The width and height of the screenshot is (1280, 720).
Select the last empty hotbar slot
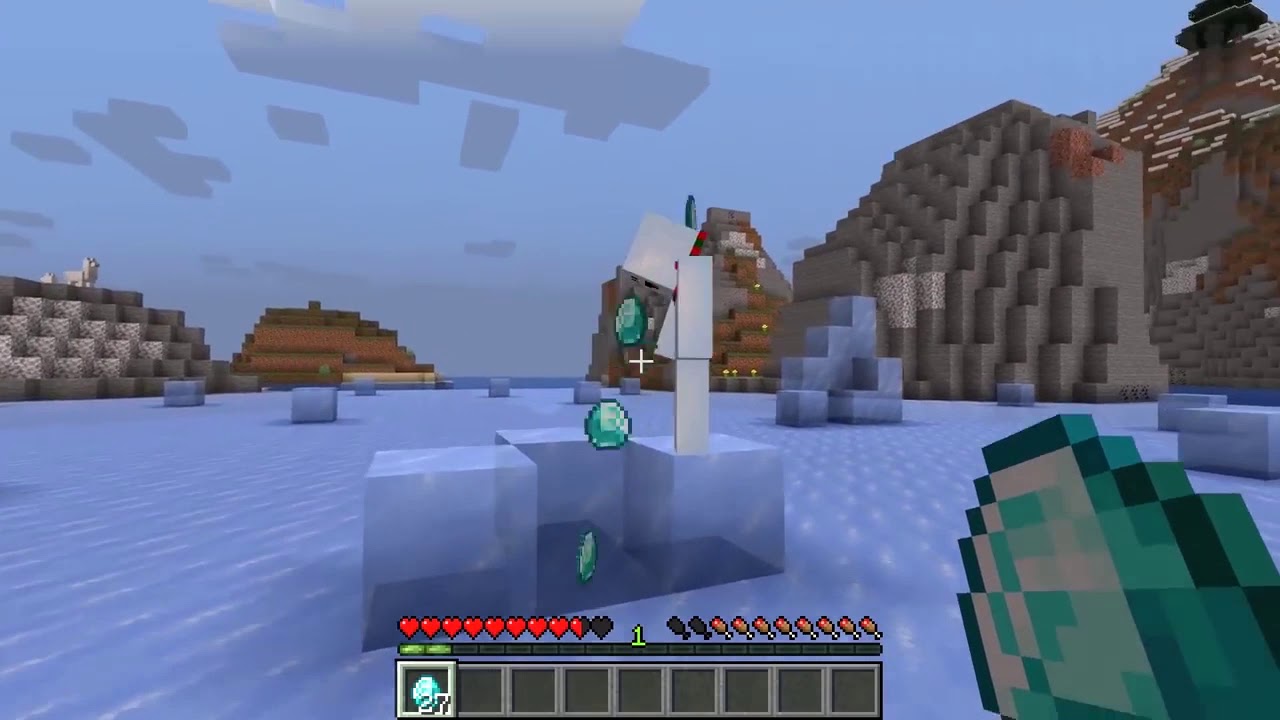click(853, 688)
